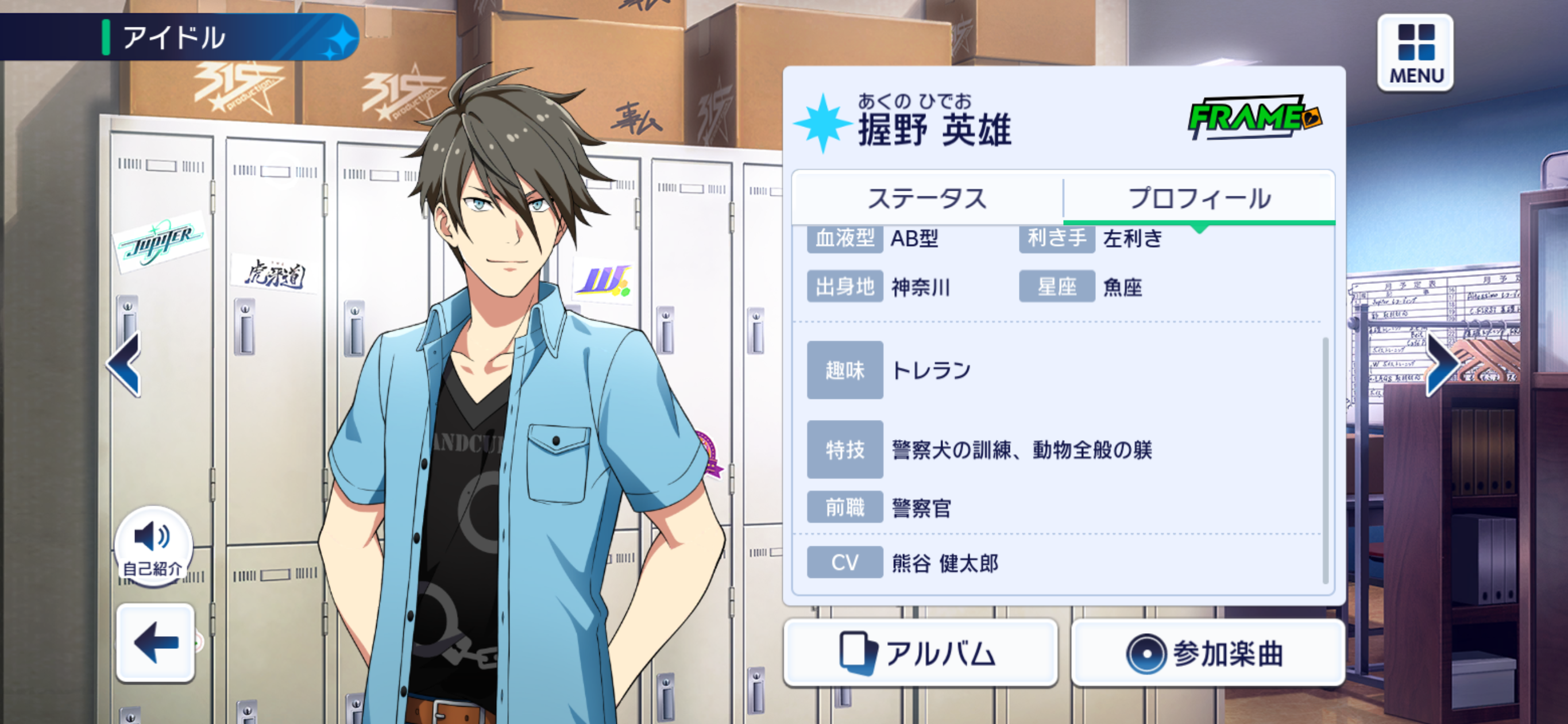Open the MENU button
The height and width of the screenshot is (724, 1568).
point(1415,53)
